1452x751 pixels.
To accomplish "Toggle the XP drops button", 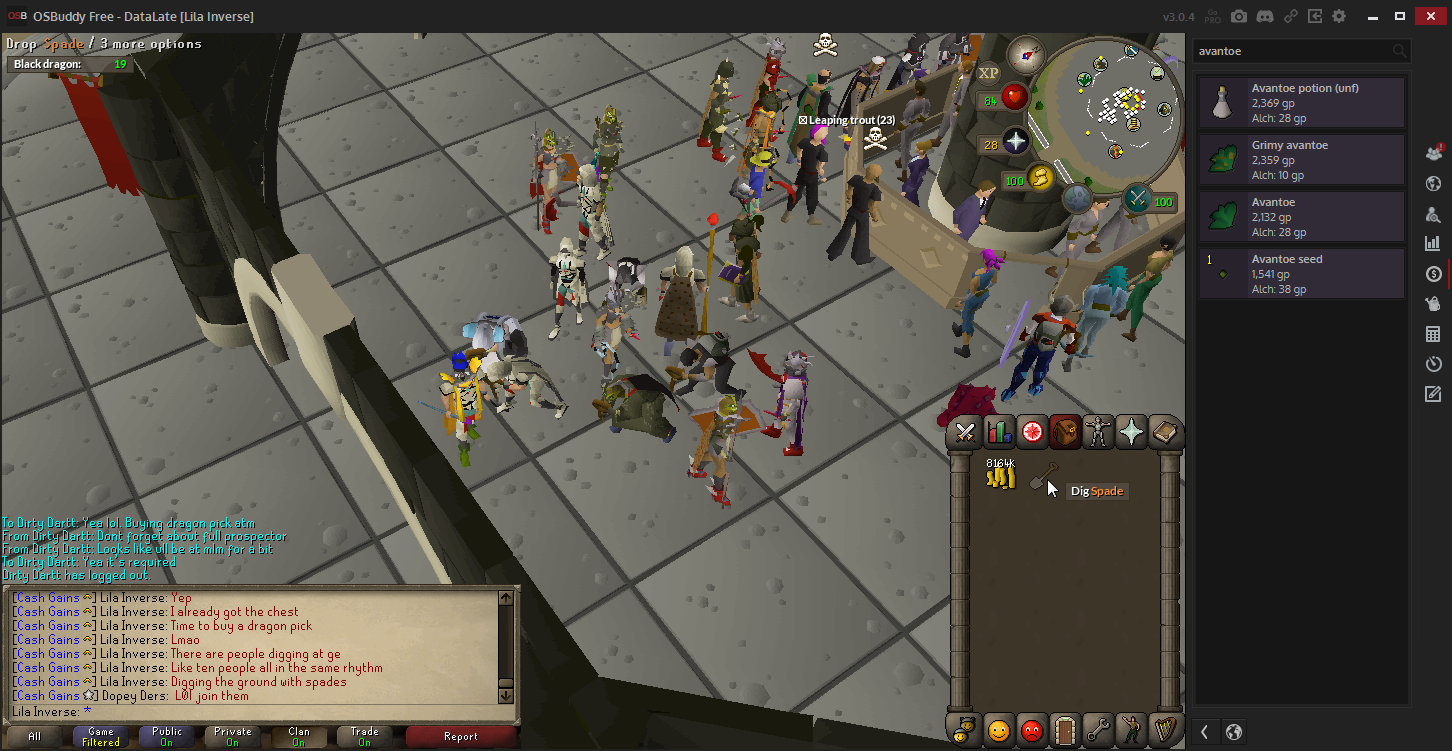I will point(988,73).
